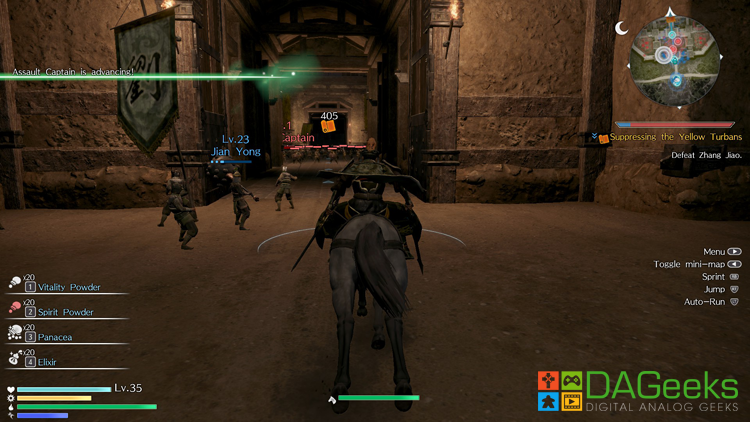Screen dimensions: 750x422
Task: Open the circular minimap
Action: coord(674,59)
